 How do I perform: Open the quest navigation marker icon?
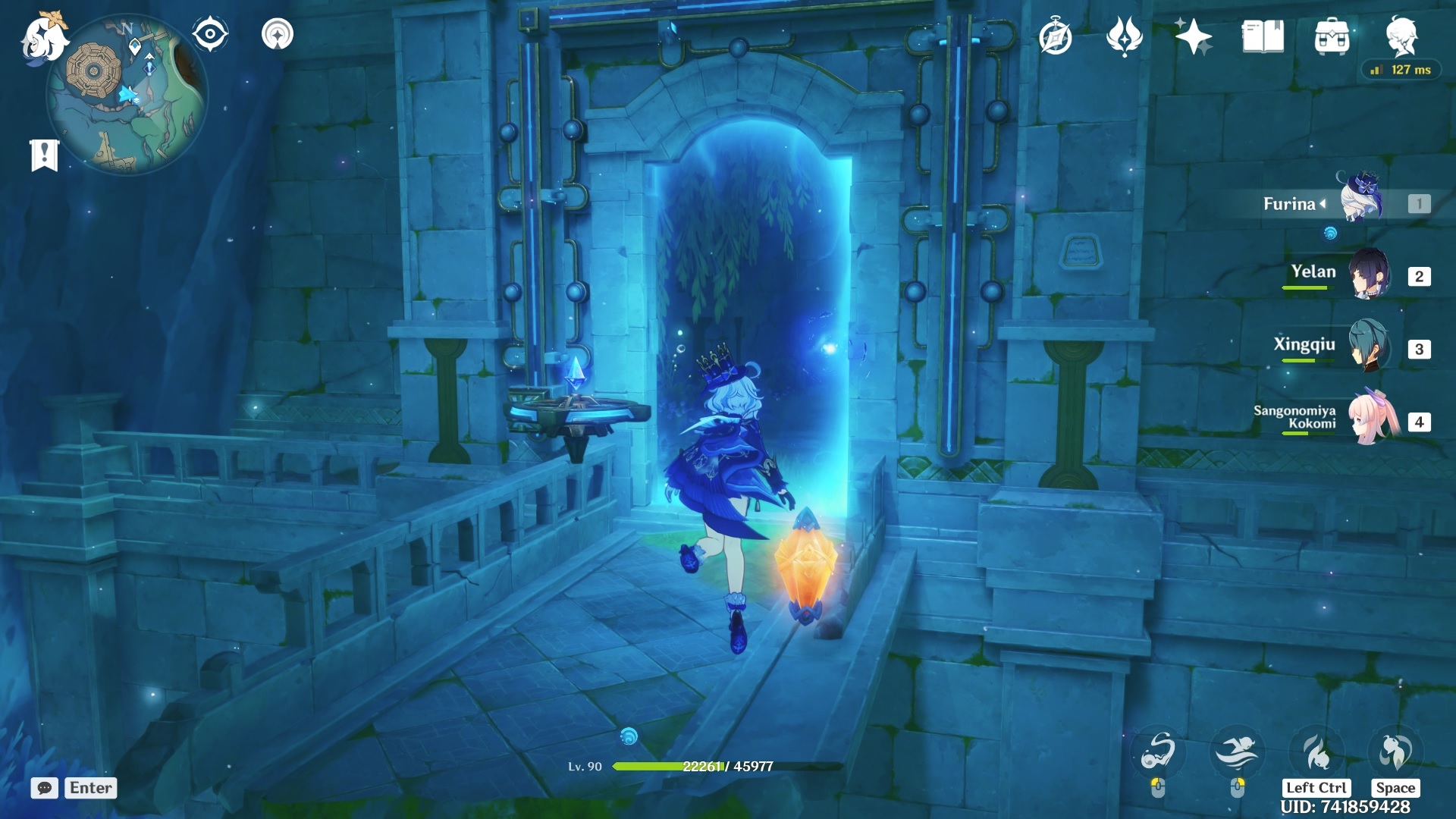tap(278, 34)
